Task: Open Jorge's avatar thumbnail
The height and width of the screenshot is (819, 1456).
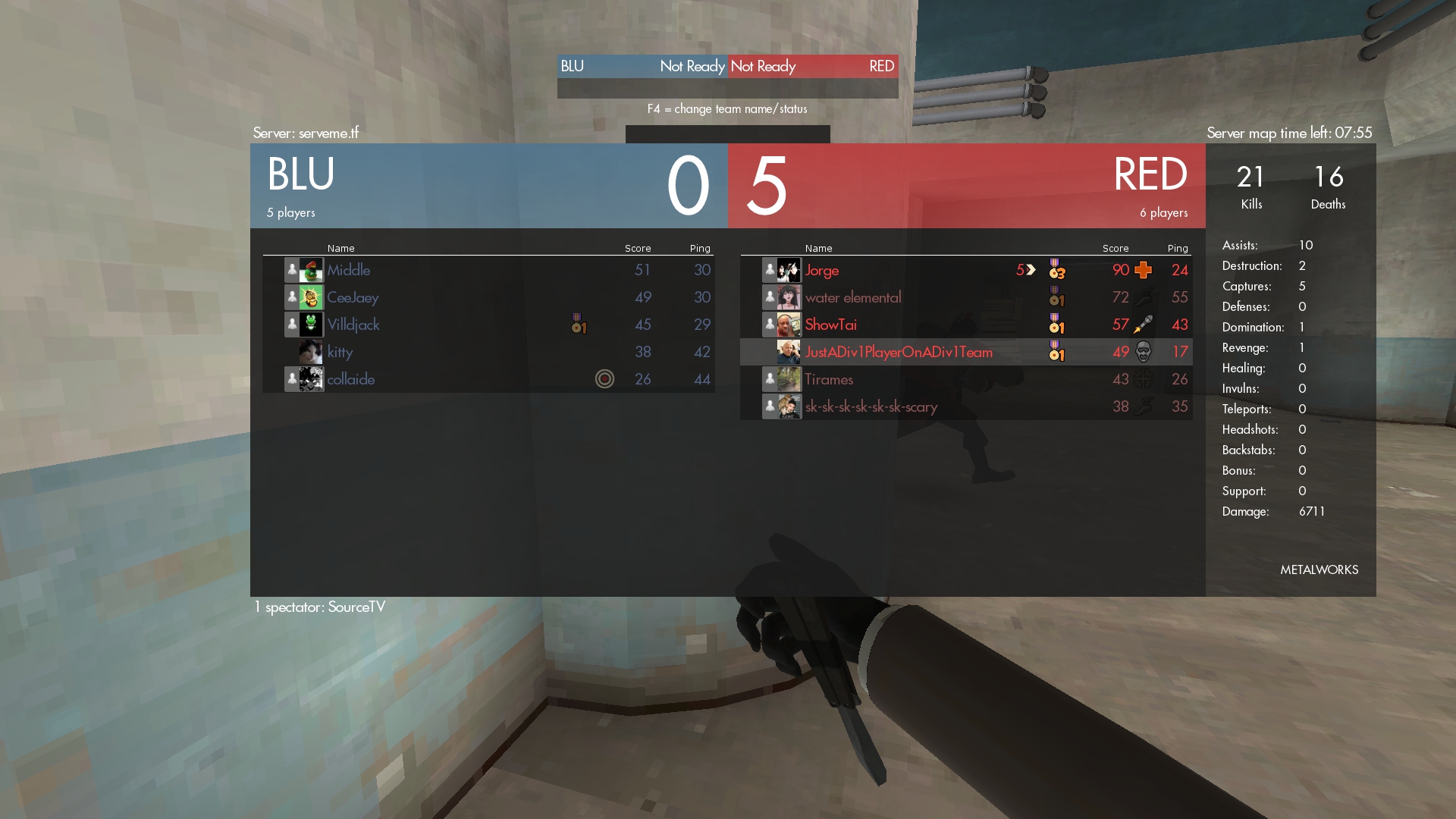Action: tap(789, 270)
